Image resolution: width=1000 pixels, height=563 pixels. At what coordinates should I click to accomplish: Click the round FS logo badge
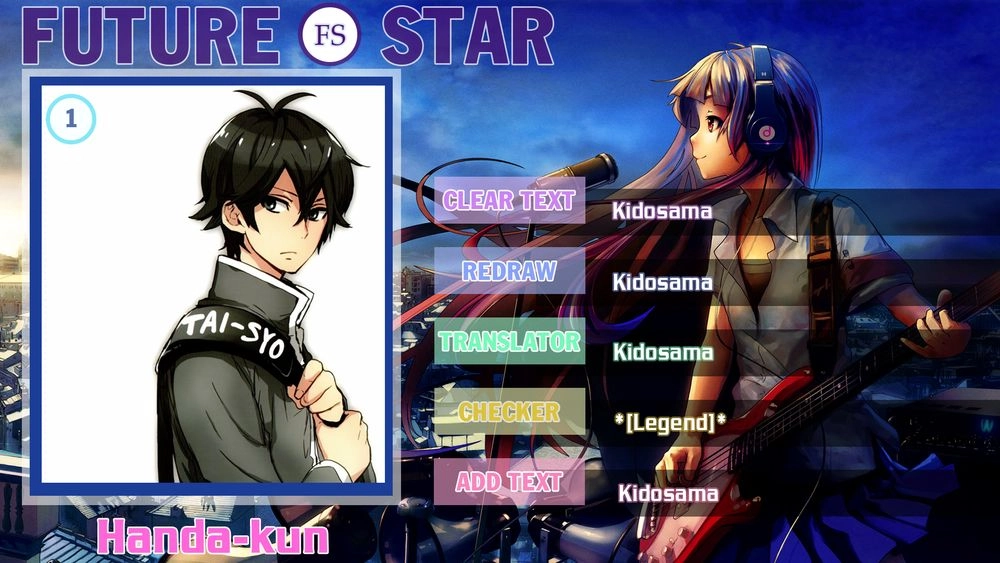pos(330,36)
